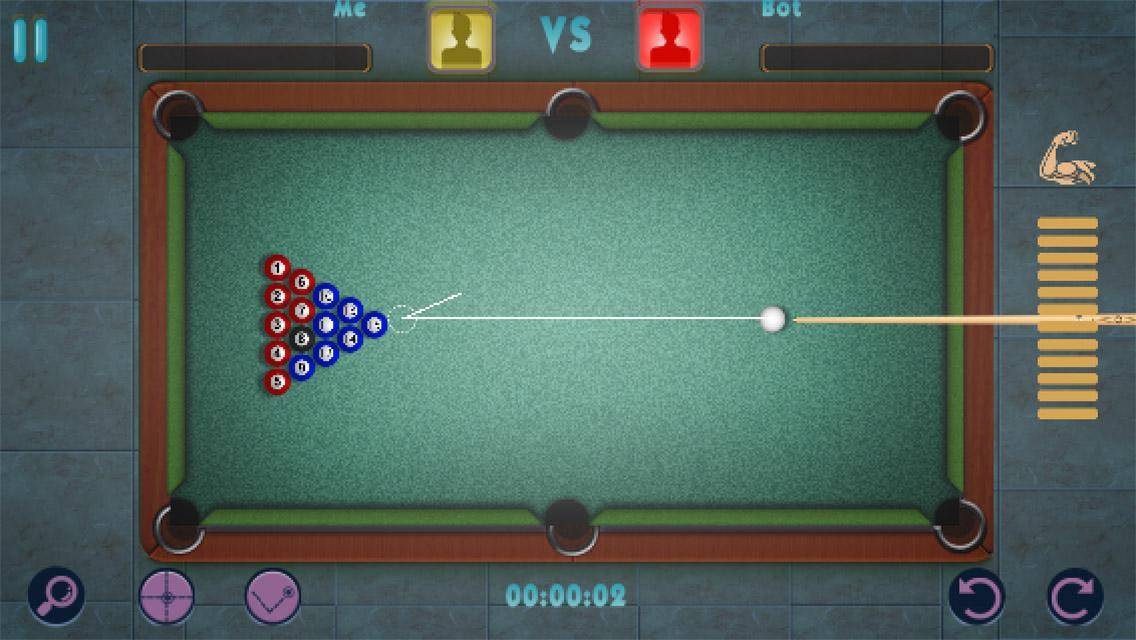Viewport: 1136px width, 640px height.
Task: Set shot strength on the power bar
Action: (x=1067, y=318)
